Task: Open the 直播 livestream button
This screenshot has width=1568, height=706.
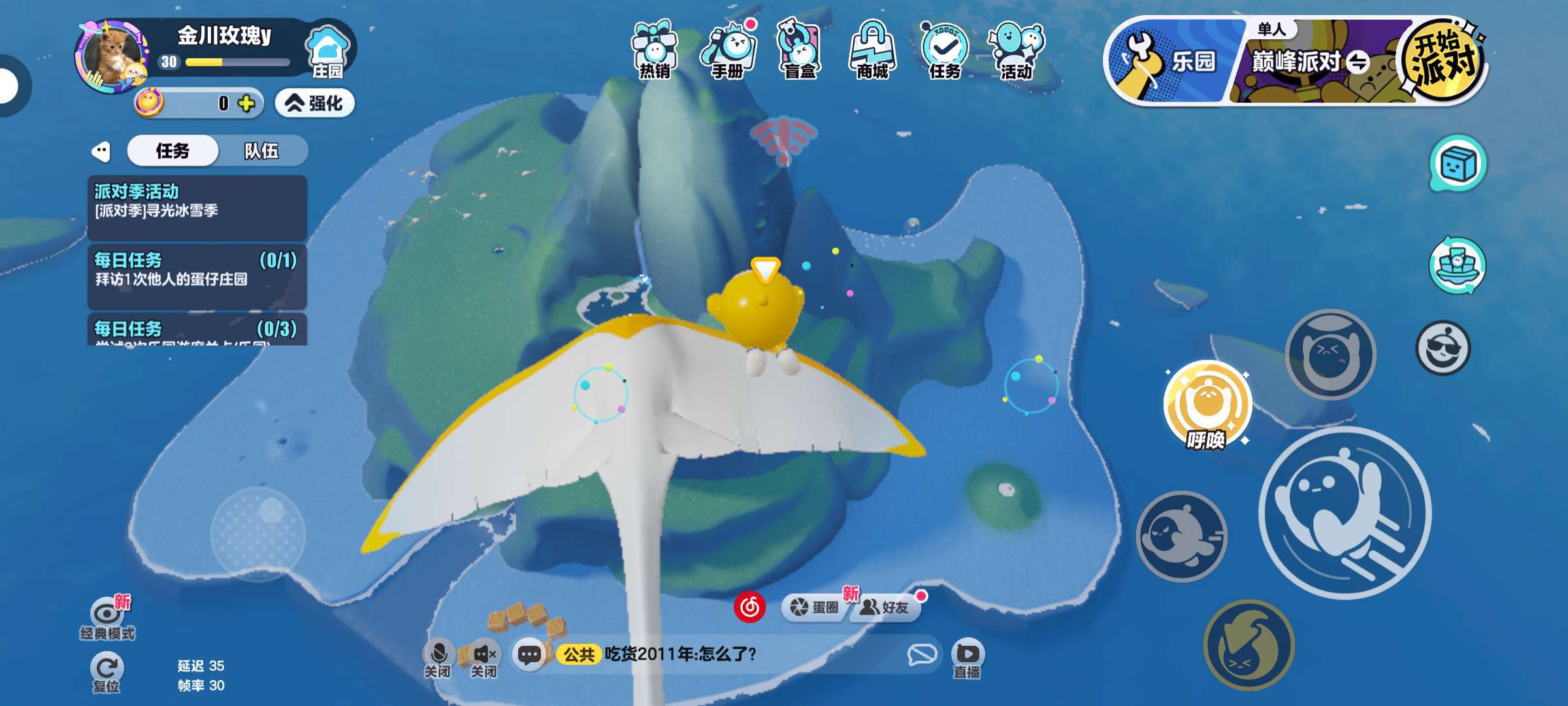Action: click(967, 659)
